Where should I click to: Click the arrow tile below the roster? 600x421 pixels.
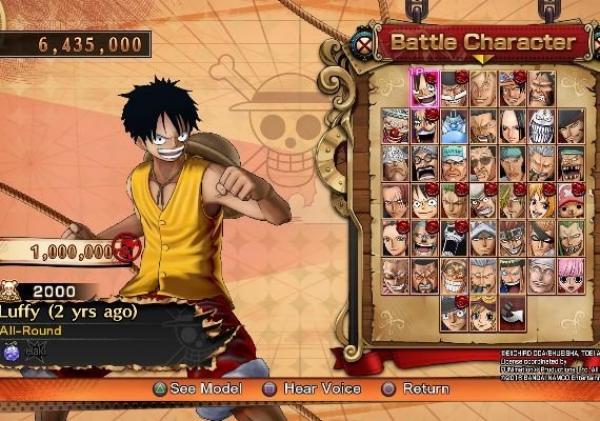(512, 313)
